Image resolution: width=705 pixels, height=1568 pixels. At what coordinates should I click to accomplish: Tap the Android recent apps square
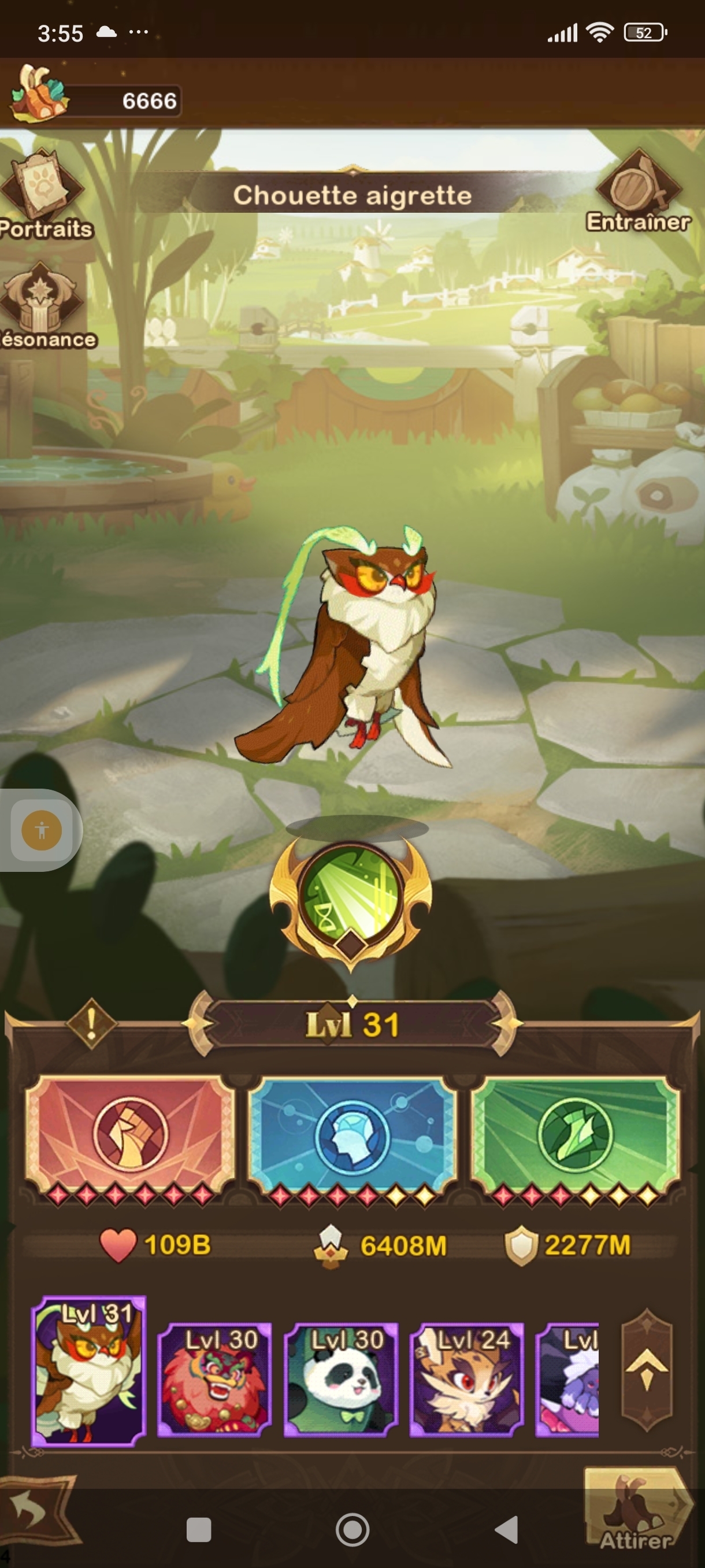[x=198, y=1529]
